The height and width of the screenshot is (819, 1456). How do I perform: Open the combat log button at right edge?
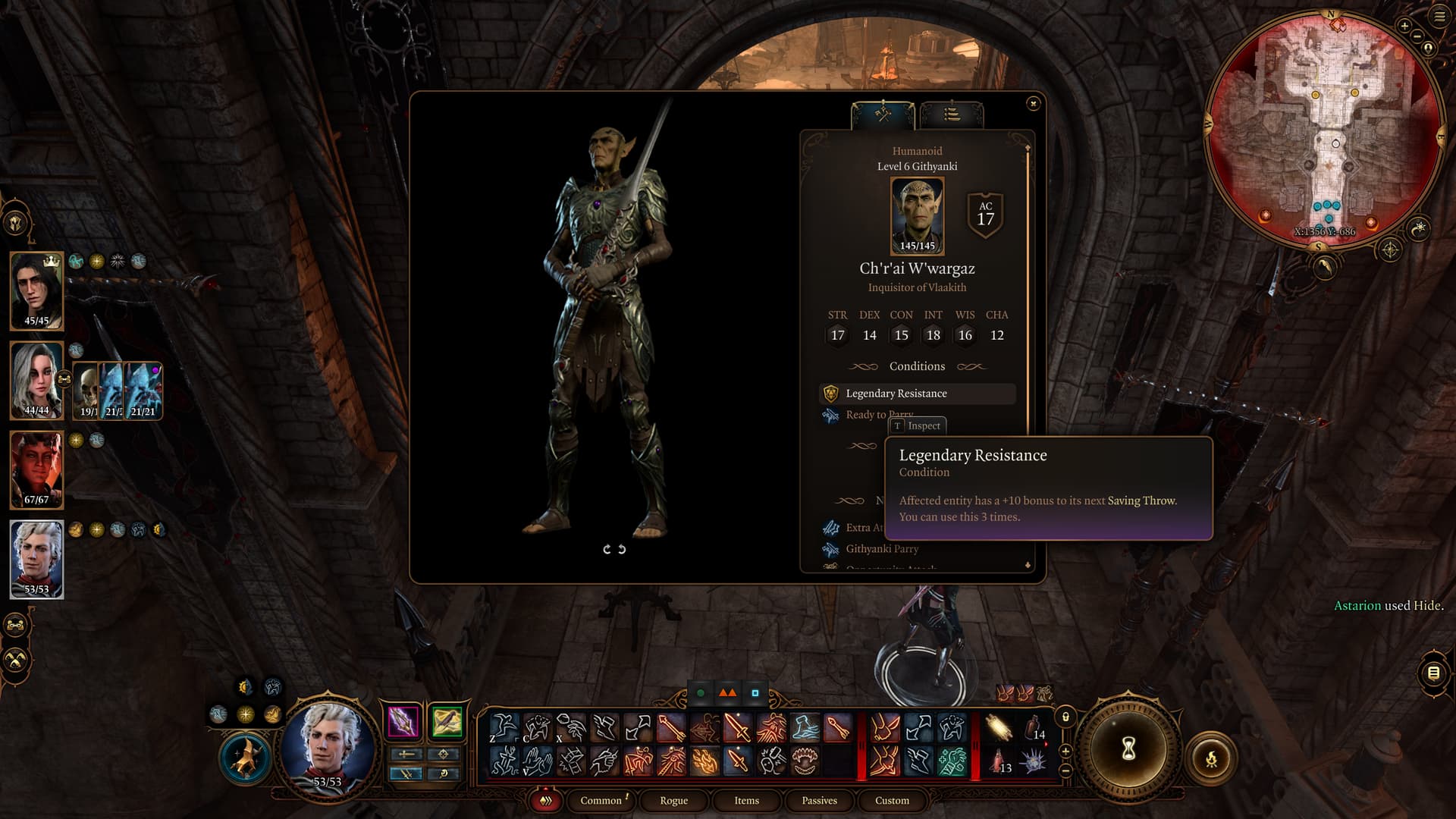pos(1433,673)
